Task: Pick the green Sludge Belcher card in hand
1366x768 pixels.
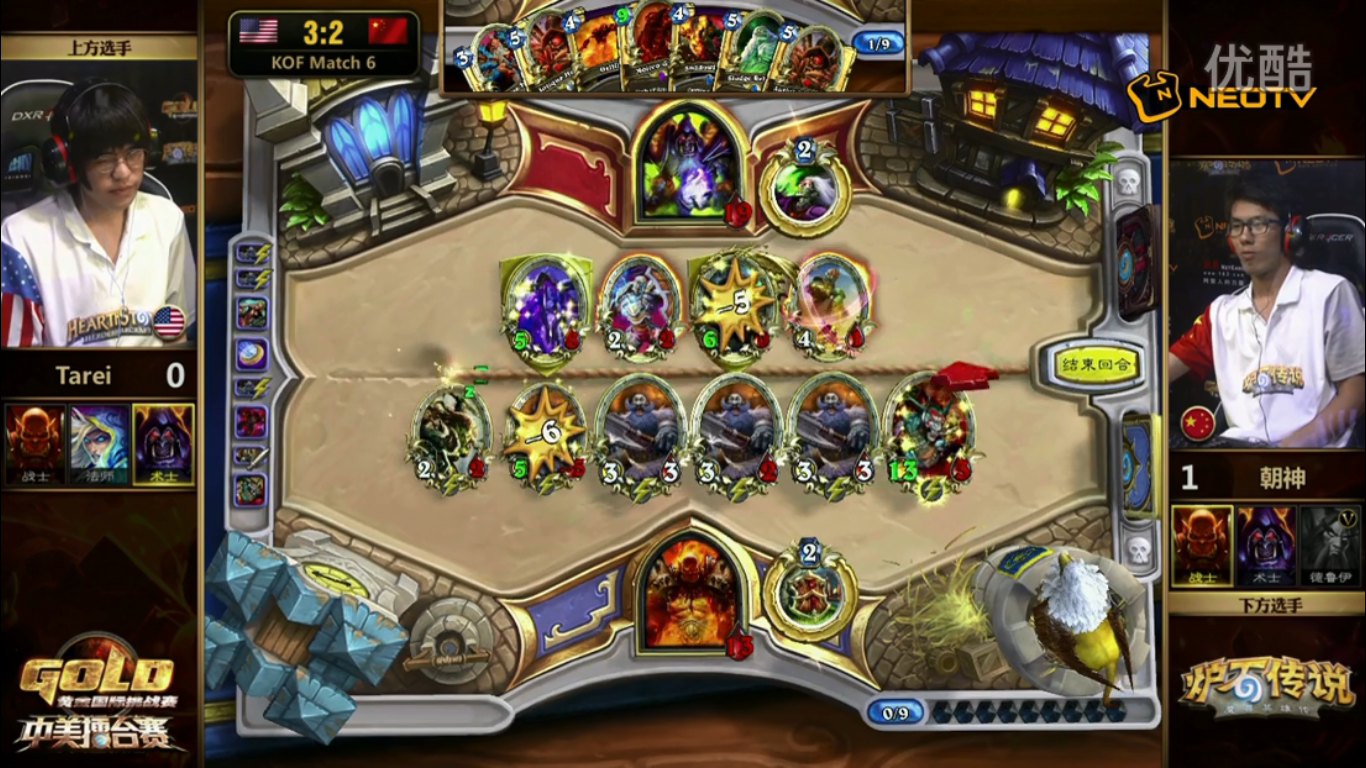Action: pos(759,54)
